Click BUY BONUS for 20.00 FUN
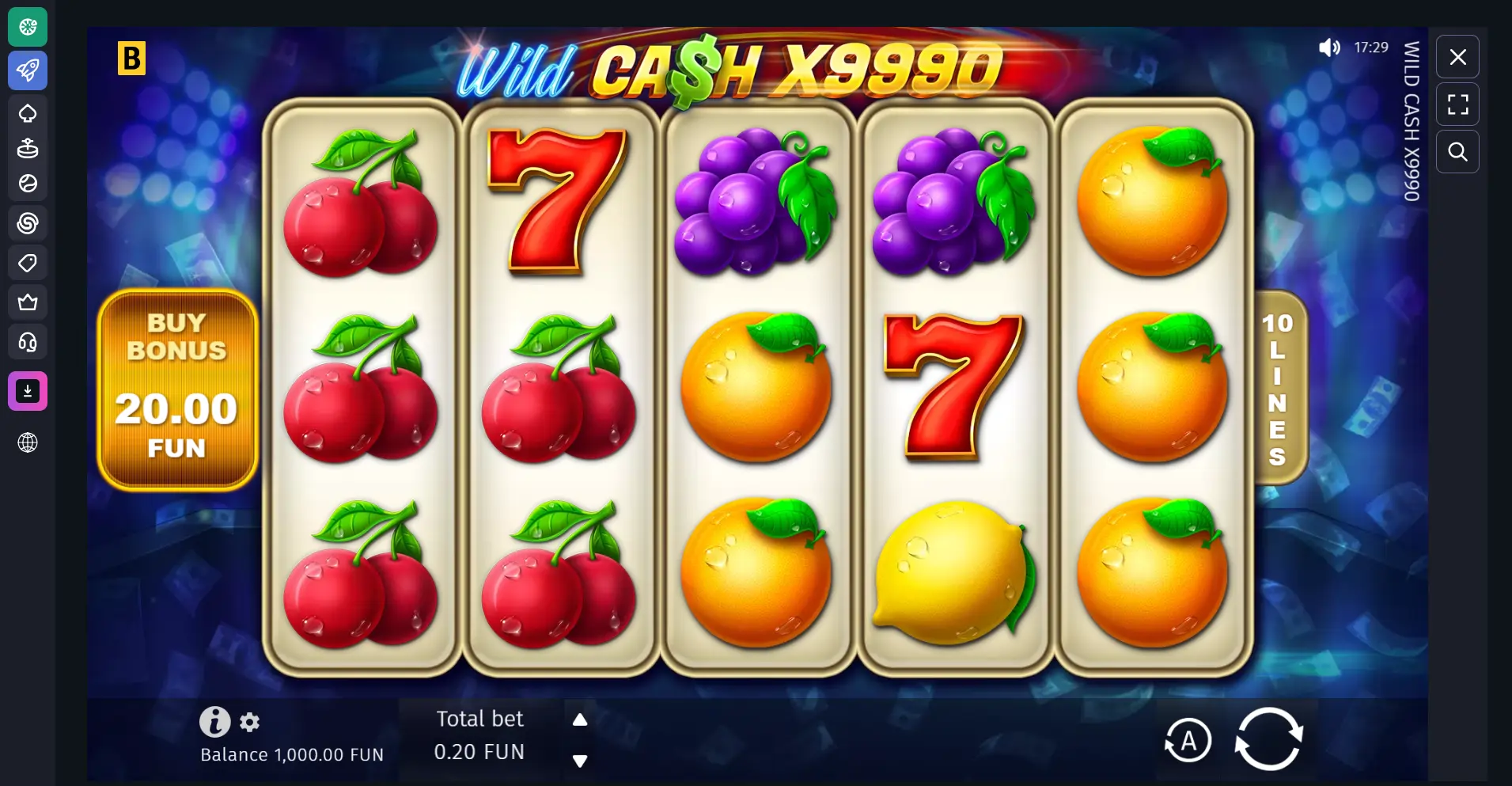The width and height of the screenshot is (1512, 786). point(177,389)
